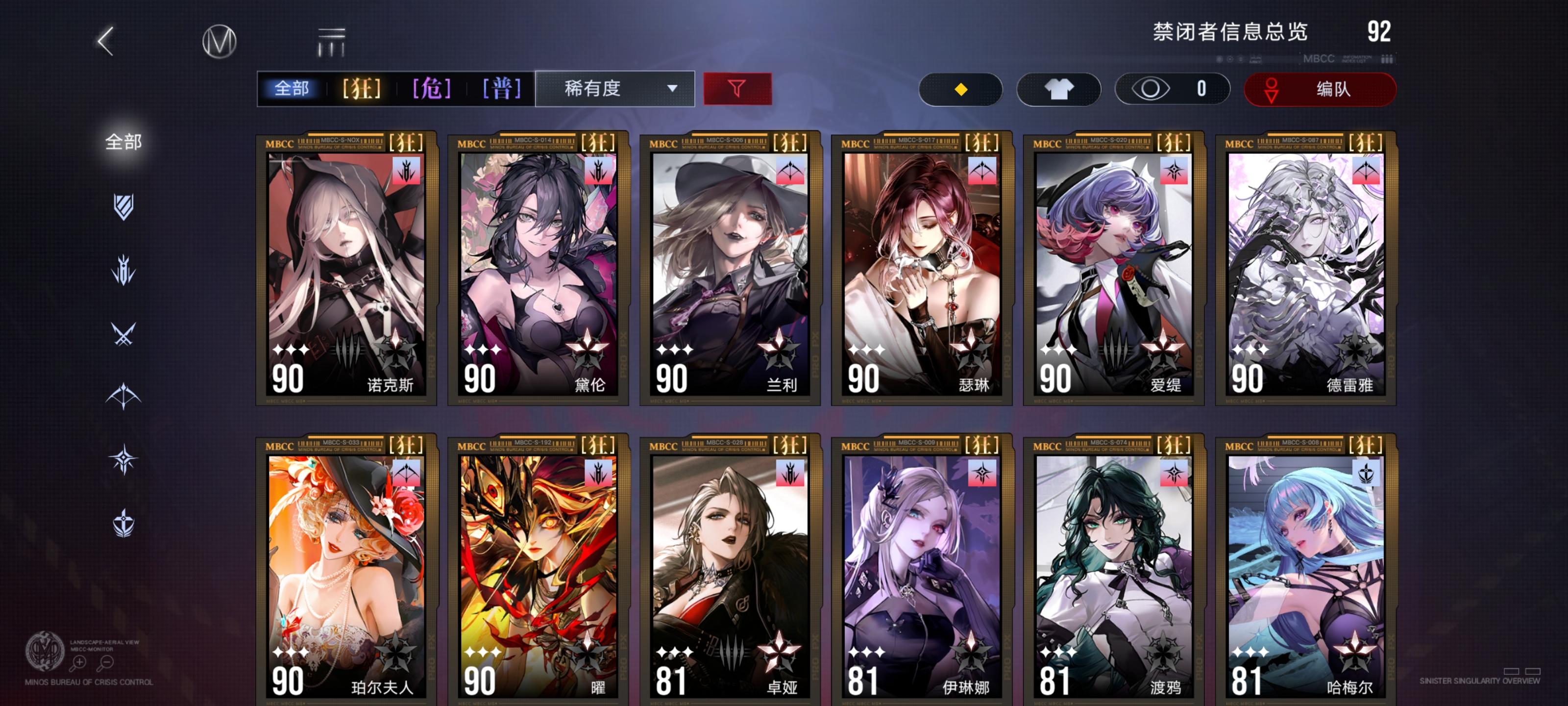This screenshot has height=706, width=1568.
Task: Collapse the 稀有度 dropdown arrow
Action: tap(672, 89)
